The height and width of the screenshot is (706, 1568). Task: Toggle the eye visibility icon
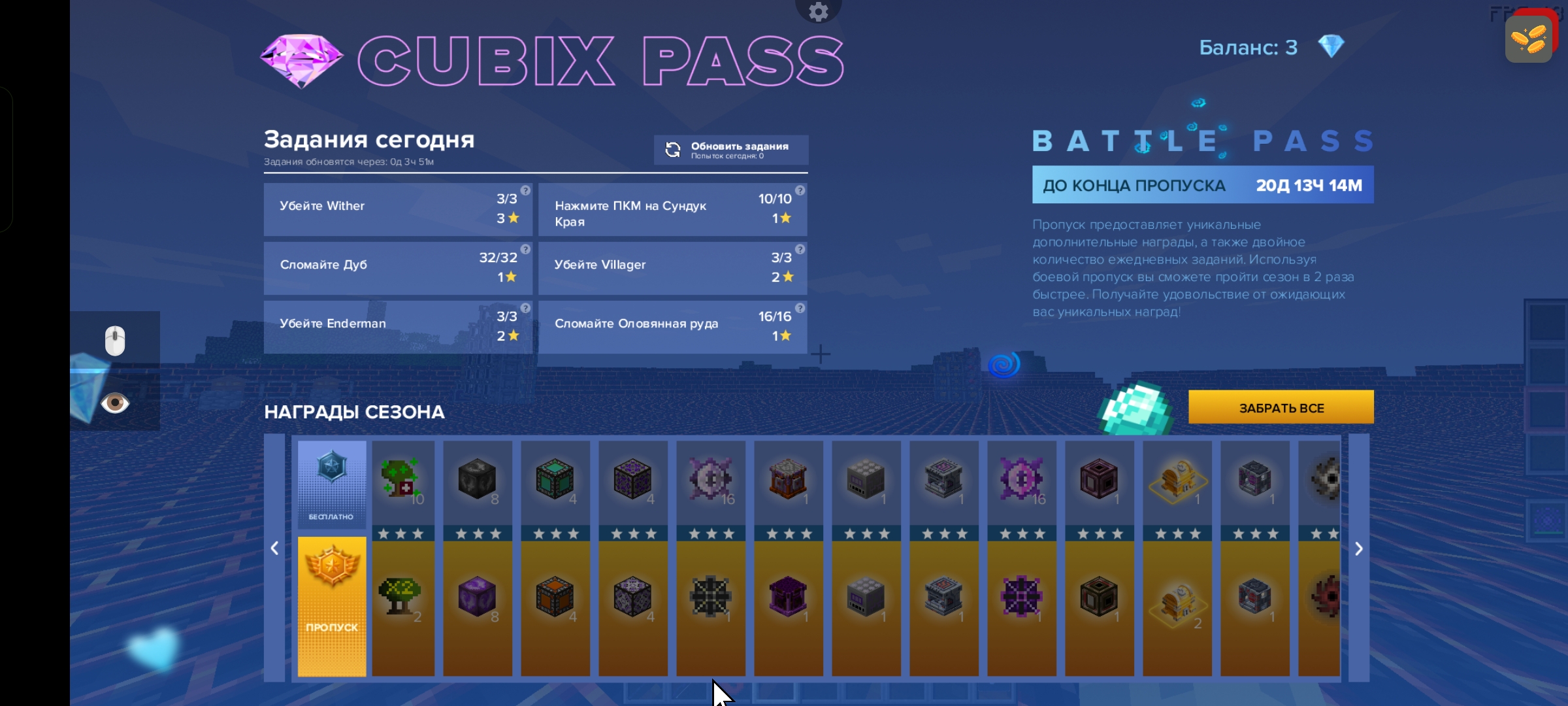[x=115, y=403]
